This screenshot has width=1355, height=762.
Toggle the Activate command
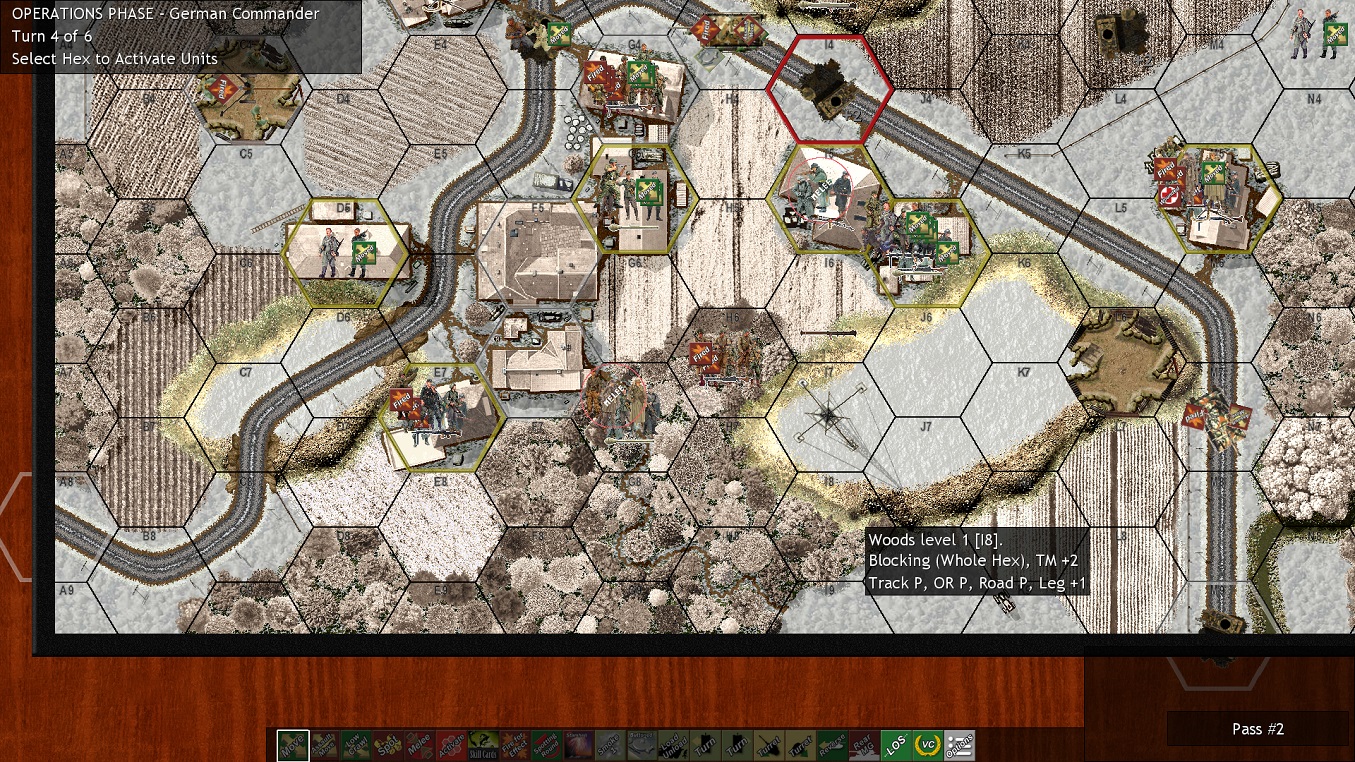click(451, 745)
